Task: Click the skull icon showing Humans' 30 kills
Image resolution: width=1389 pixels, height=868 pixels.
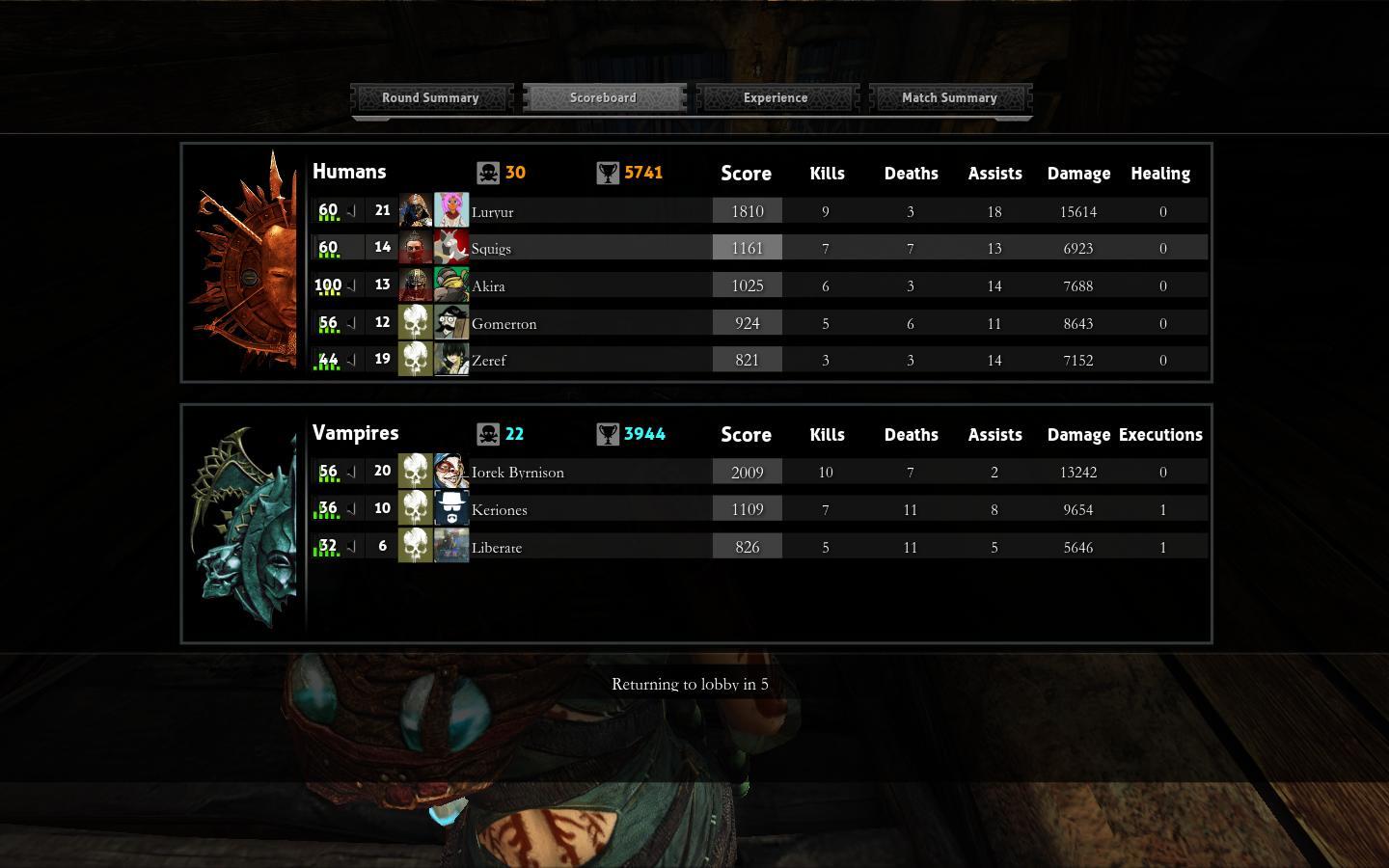Action: pos(490,172)
